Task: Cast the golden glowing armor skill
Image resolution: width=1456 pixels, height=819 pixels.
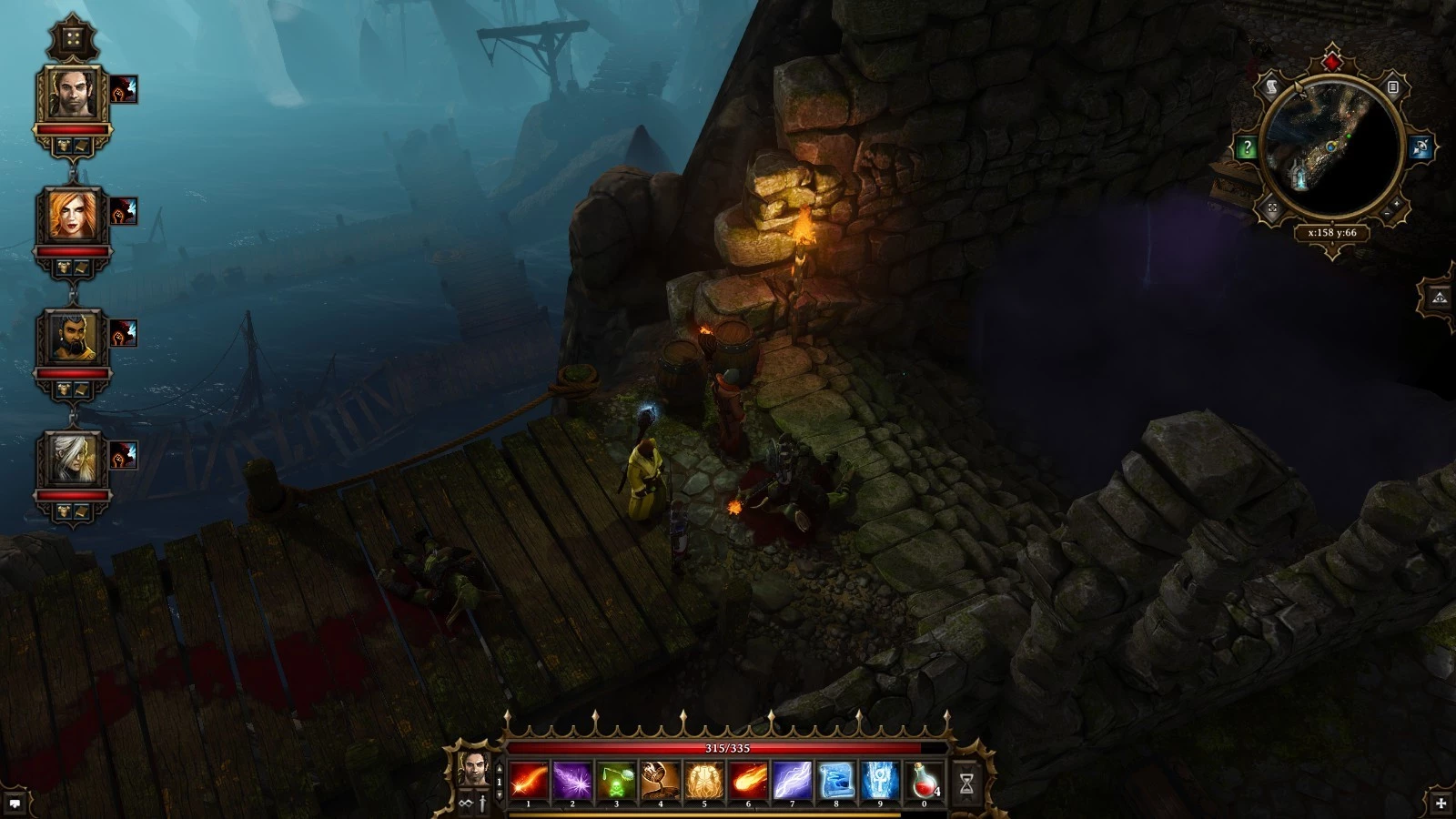Action: click(704, 781)
